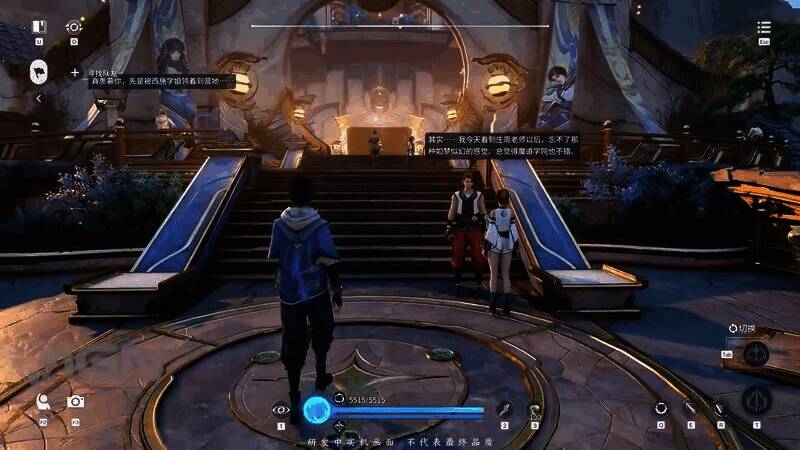Screen dimensions: 800x450
Task: Activate the slash skill icon
Action: click(690, 408)
